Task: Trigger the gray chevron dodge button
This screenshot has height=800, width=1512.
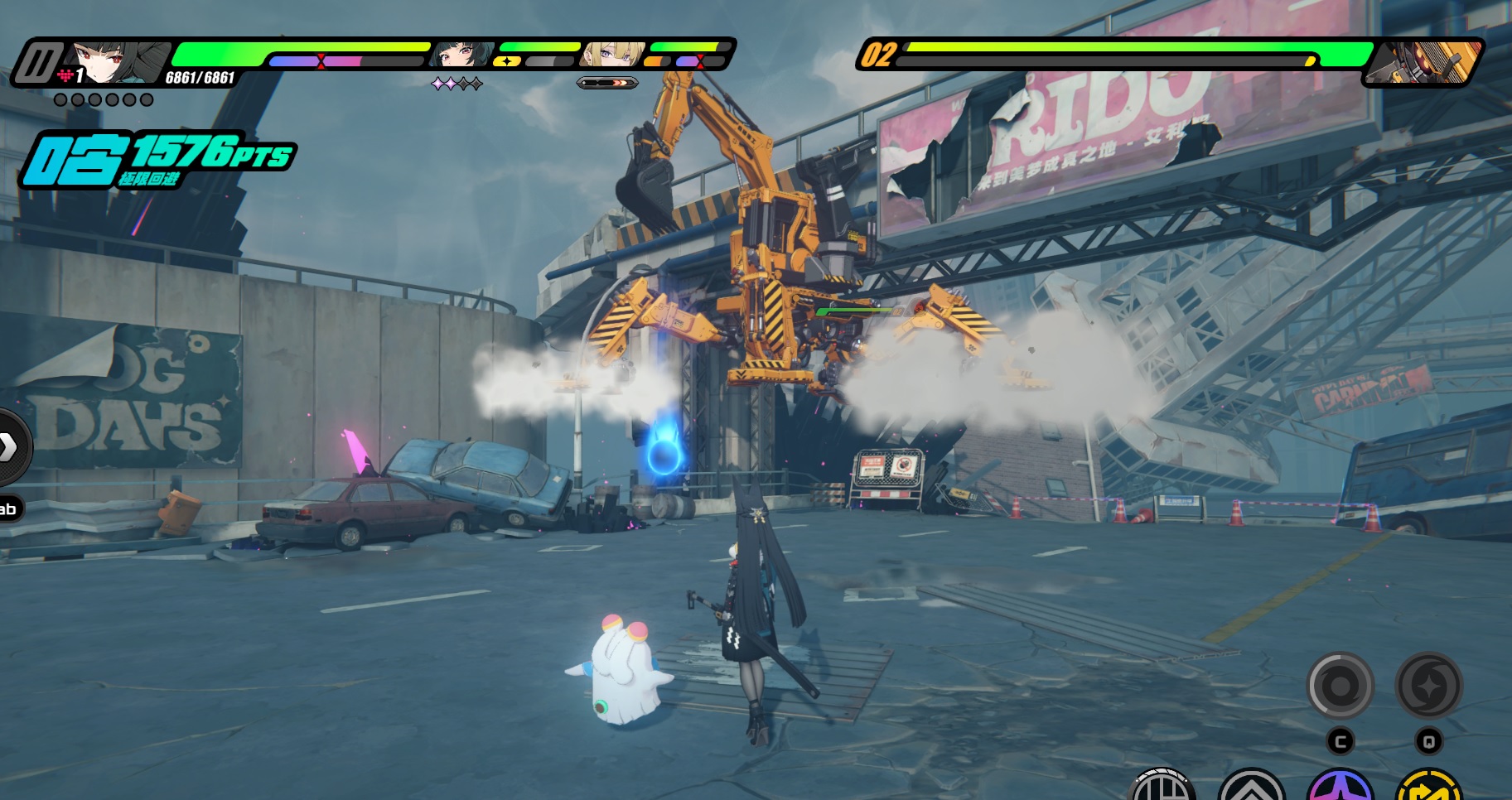Action: click(1251, 787)
